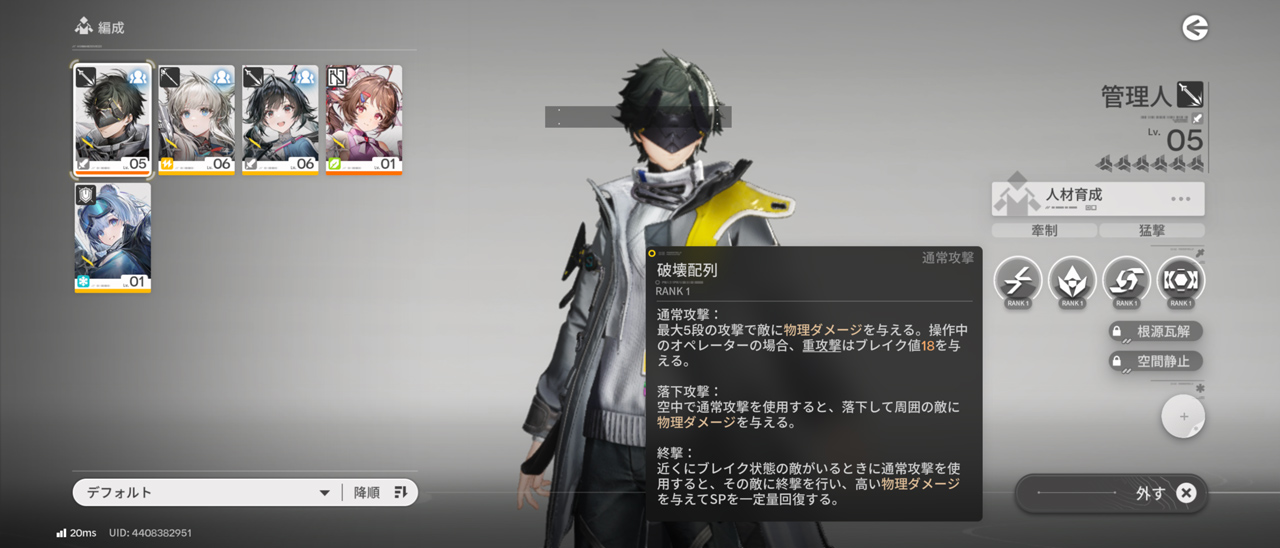Viewport: 1280px width, 548px height.
Task: Choose the white-haired level 06 operator card
Action: [196, 120]
